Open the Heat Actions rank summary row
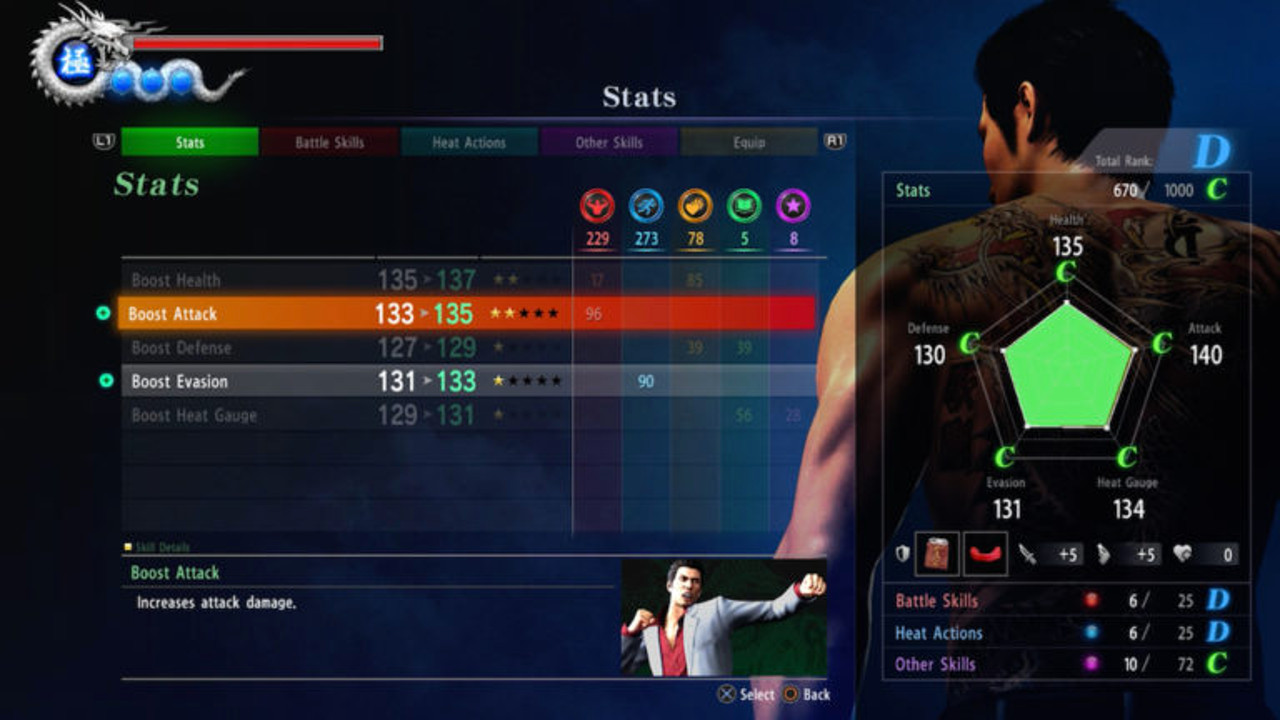Screen dimensions: 1280x720 tap(1066, 632)
